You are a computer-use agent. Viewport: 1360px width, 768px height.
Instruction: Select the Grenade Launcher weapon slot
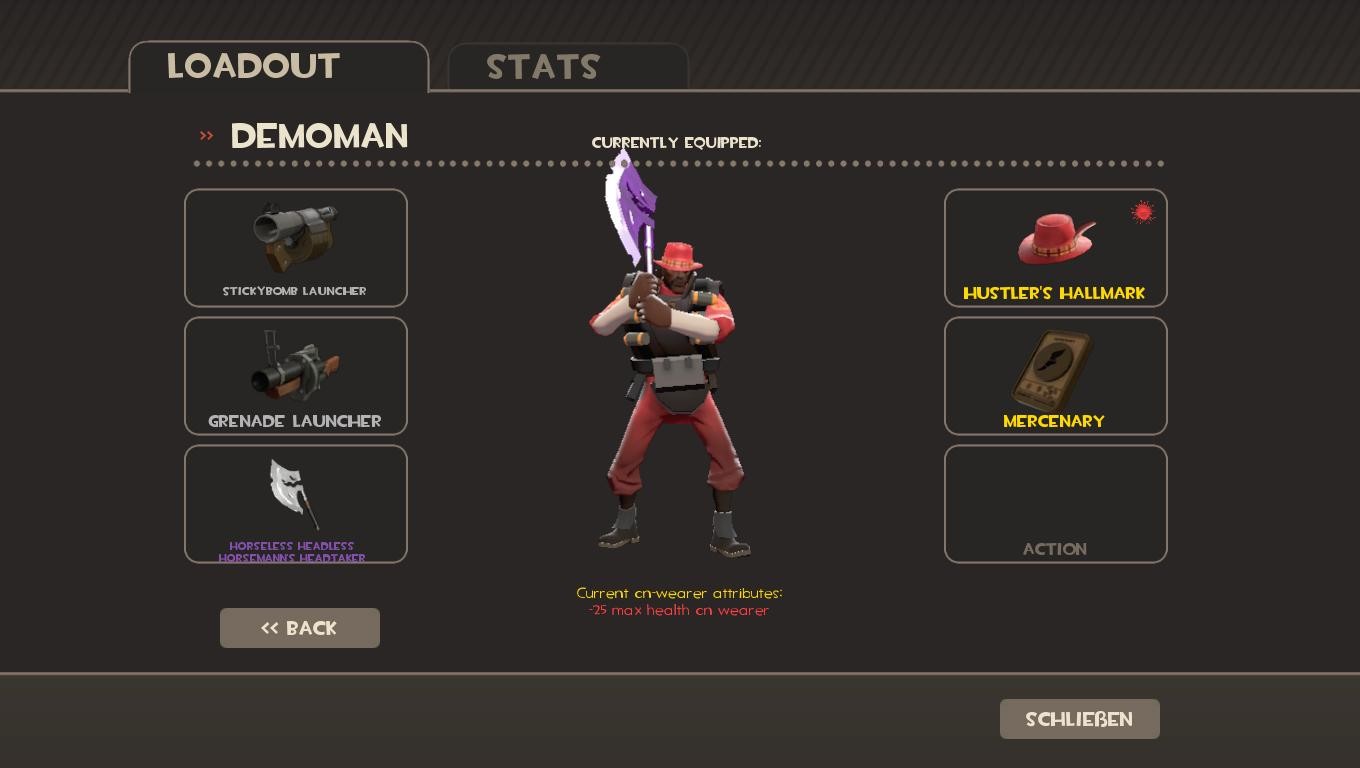pos(296,375)
